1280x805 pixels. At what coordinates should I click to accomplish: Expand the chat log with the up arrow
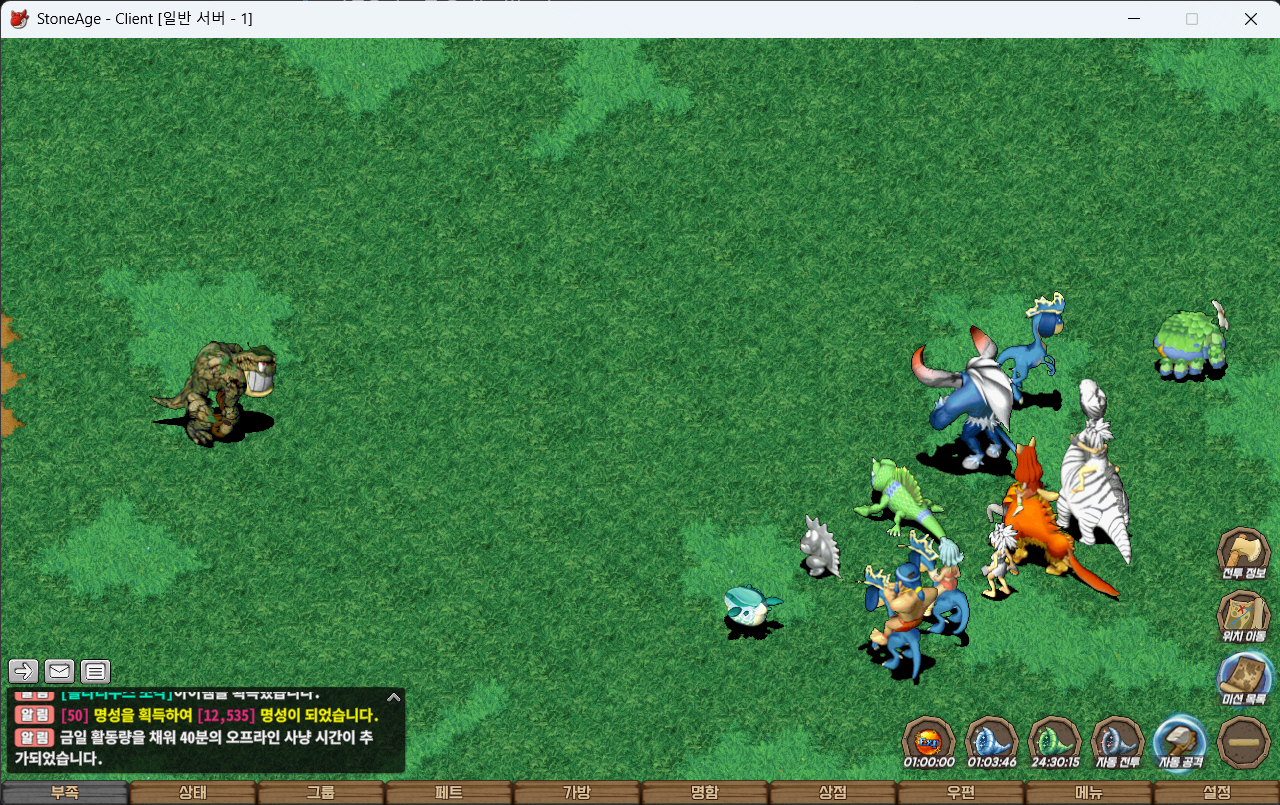coord(394,697)
